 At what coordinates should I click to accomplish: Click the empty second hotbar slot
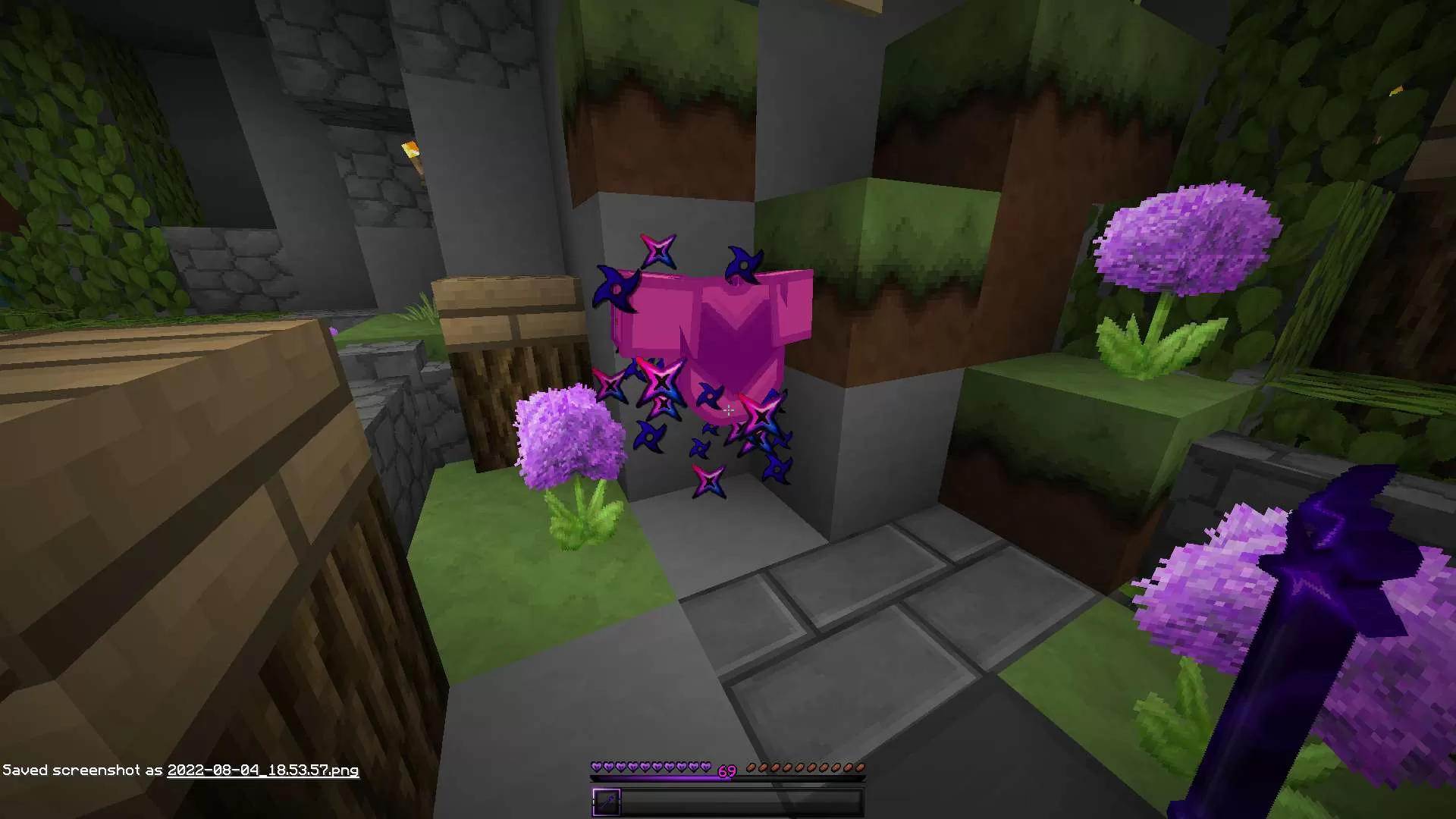637,802
